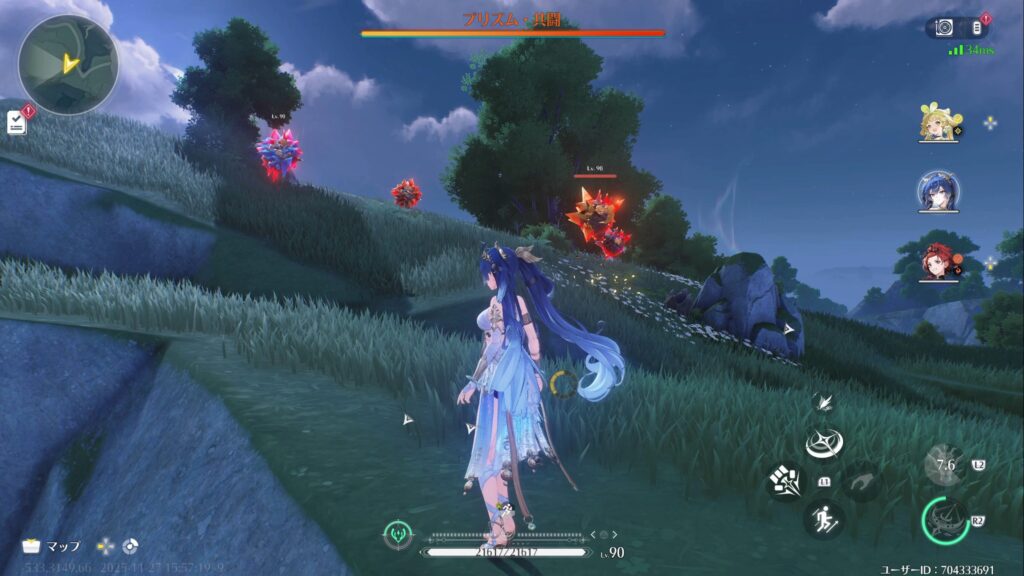Activate the crescent star skill icon

[825, 444]
